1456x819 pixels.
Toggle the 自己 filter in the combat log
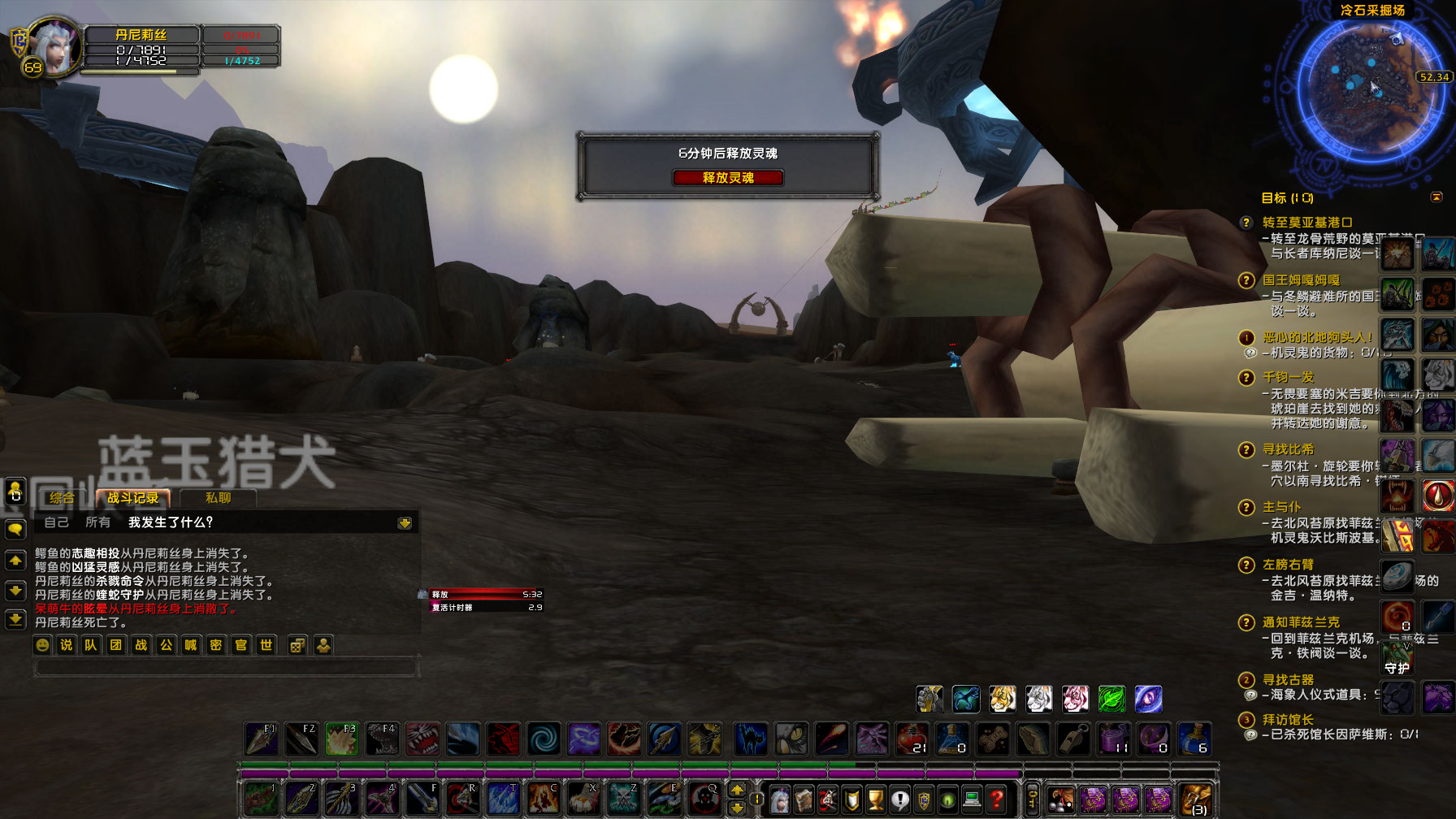tap(57, 523)
